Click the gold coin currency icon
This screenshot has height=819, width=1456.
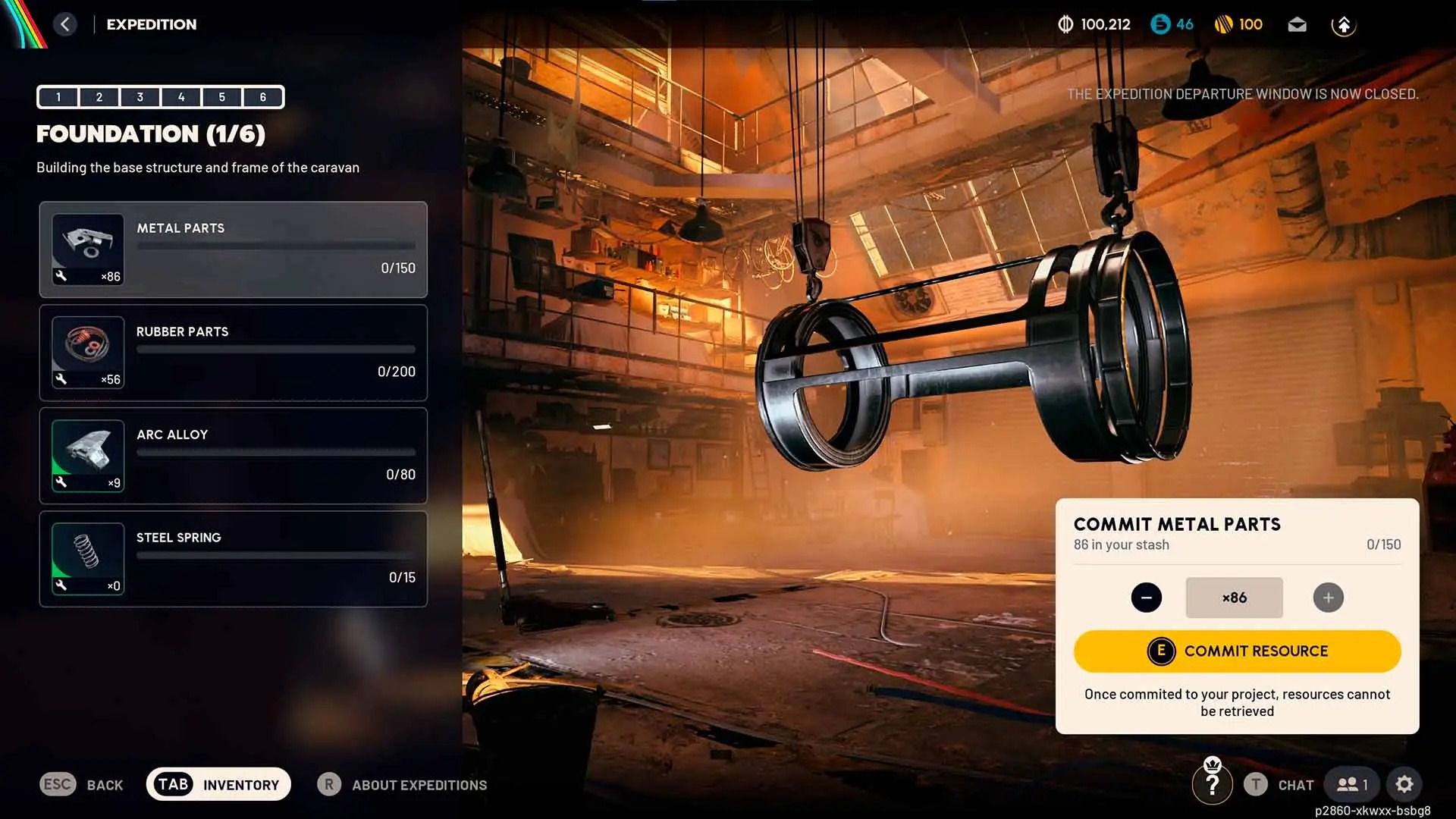pyautogui.click(x=1226, y=24)
